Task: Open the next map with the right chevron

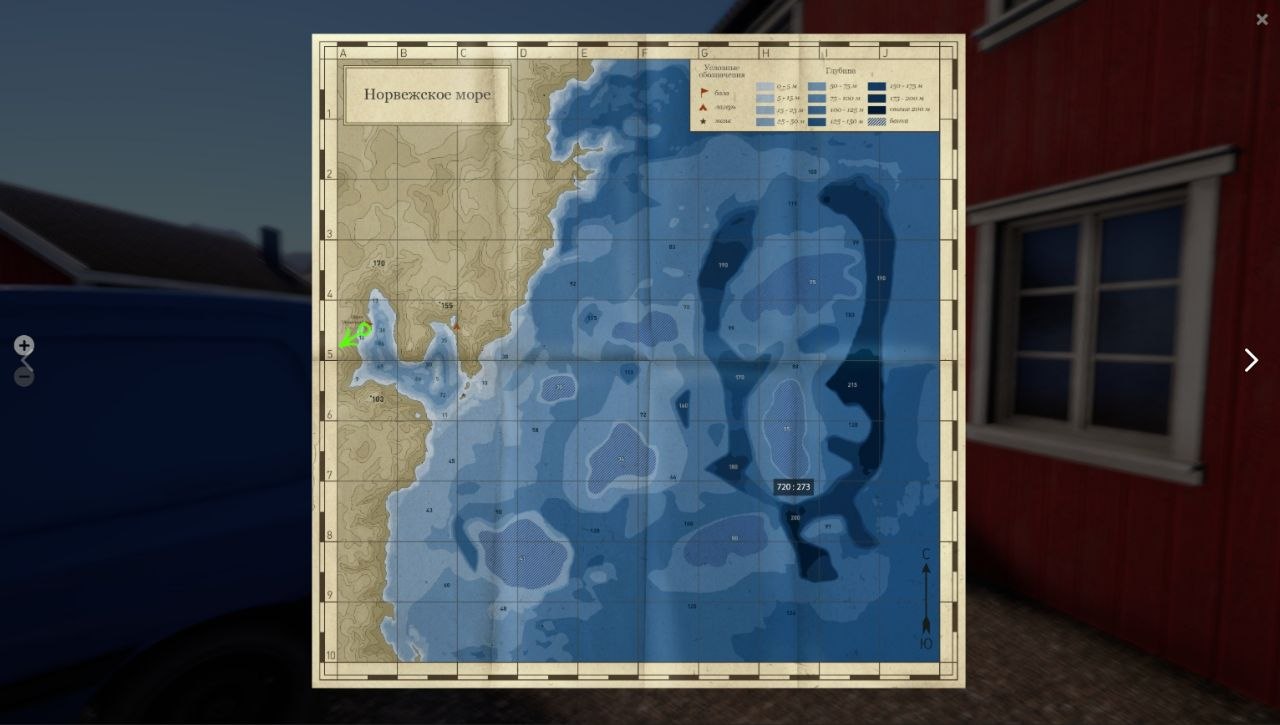Action: click(x=1250, y=360)
